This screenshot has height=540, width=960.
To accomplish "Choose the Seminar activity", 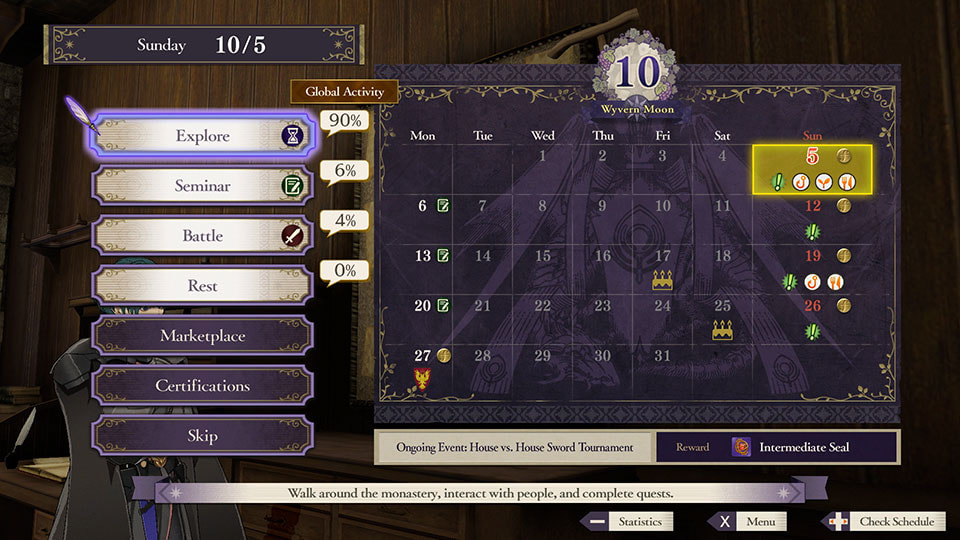I will (x=203, y=186).
